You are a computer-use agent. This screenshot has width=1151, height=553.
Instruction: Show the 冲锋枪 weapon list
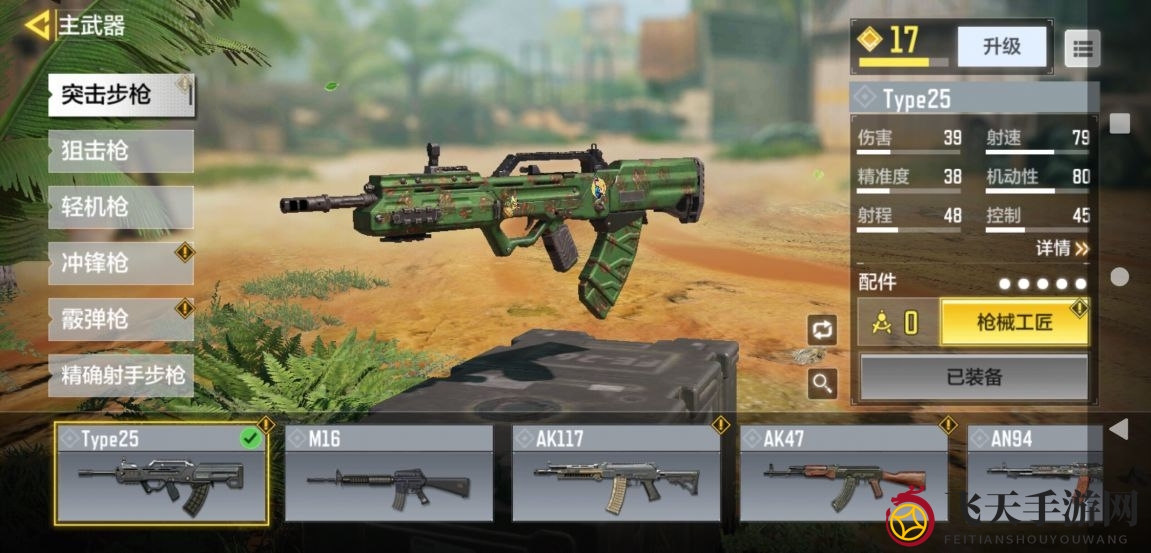pos(120,263)
